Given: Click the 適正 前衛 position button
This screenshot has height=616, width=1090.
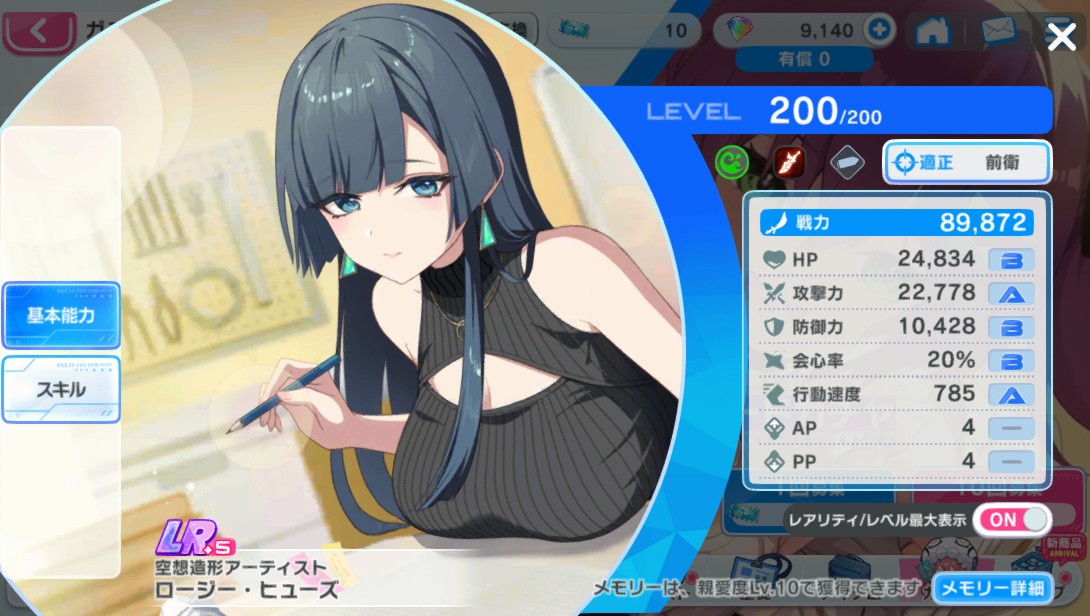Looking at the screenshot, I should pyautogui.click(x=966, y=162).
